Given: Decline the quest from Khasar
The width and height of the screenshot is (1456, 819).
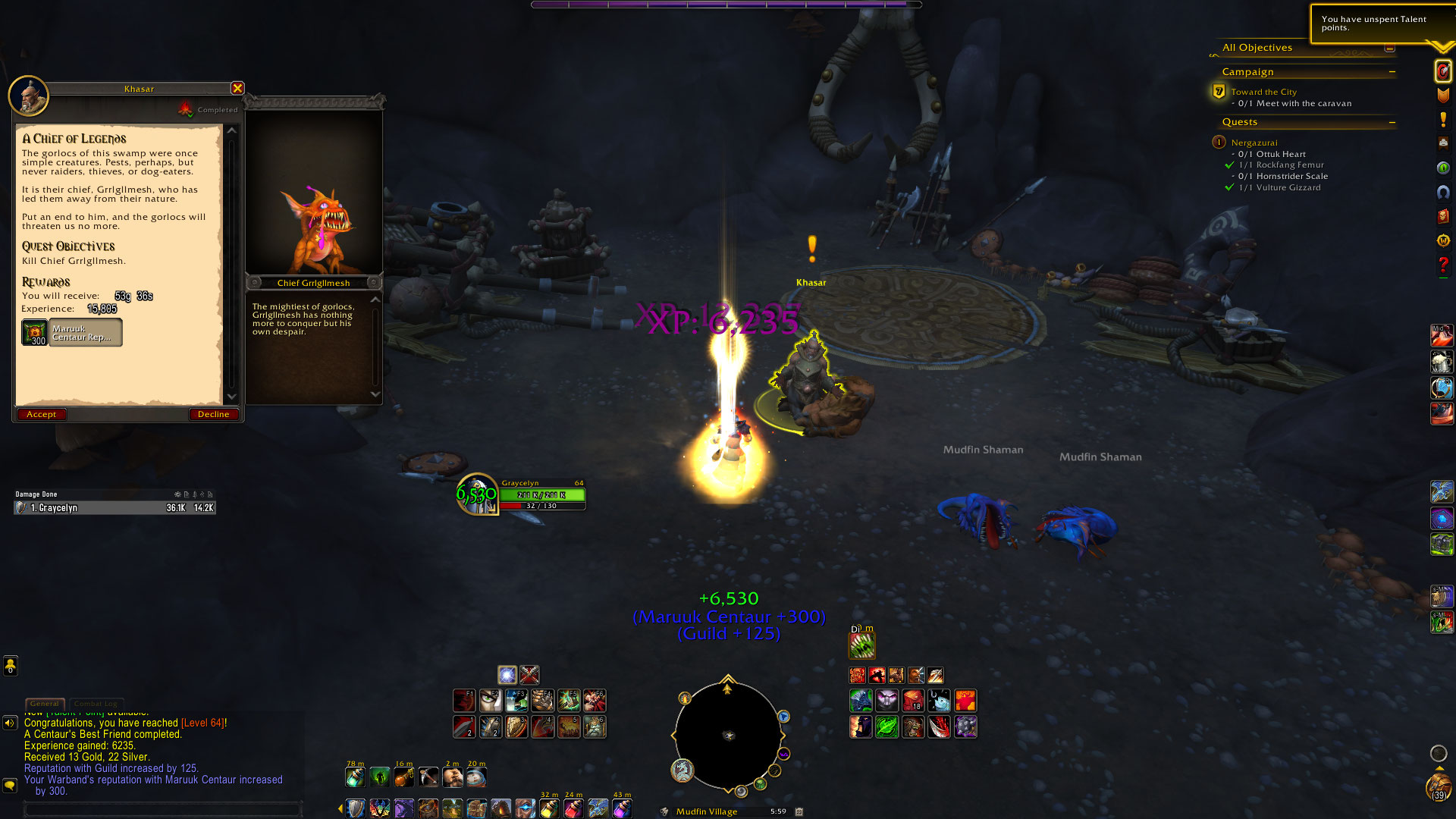Looking at the screenshot, I should pos(213,414).
